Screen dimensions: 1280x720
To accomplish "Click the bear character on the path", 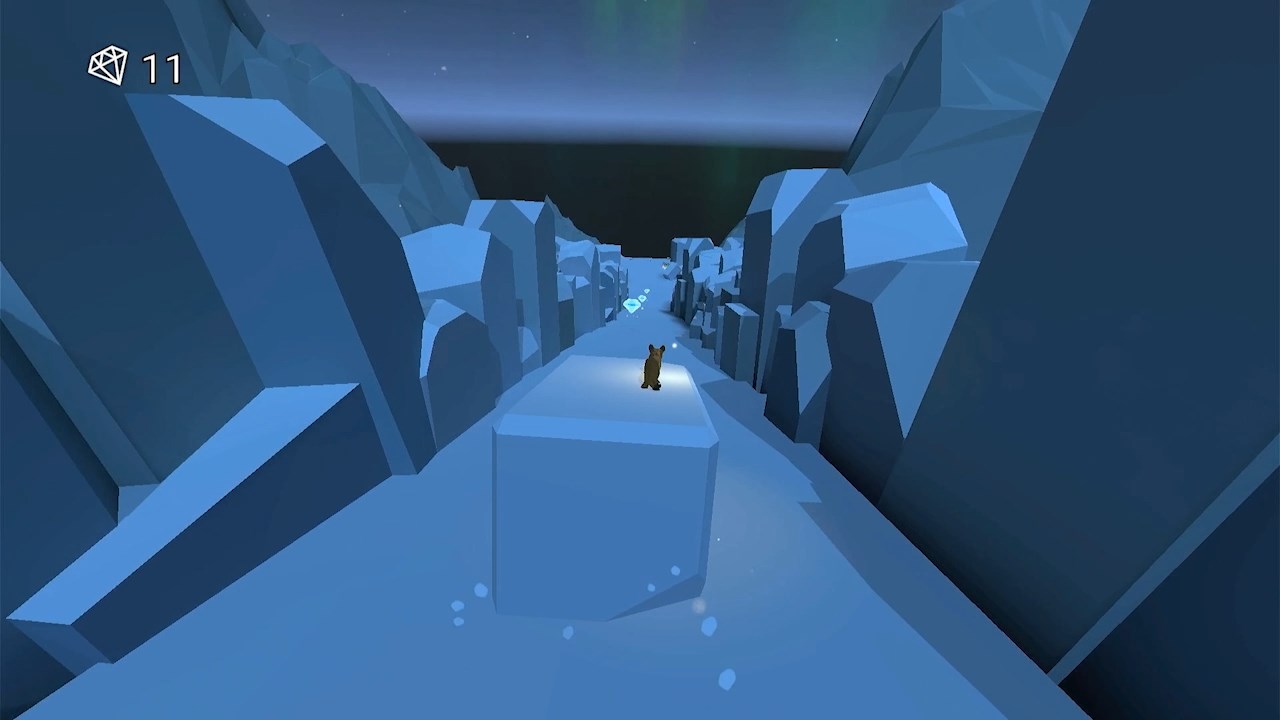I will pos(653,370).
